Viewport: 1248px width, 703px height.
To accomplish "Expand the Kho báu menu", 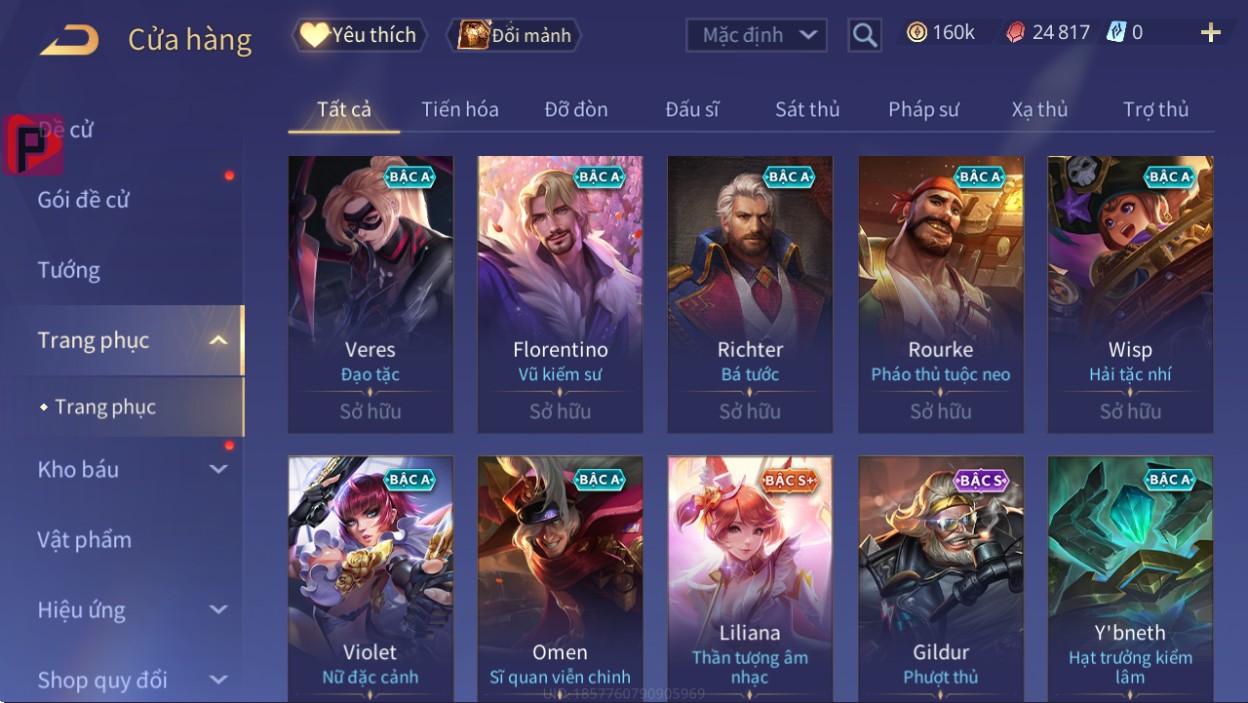I will (x=130, y=469).
